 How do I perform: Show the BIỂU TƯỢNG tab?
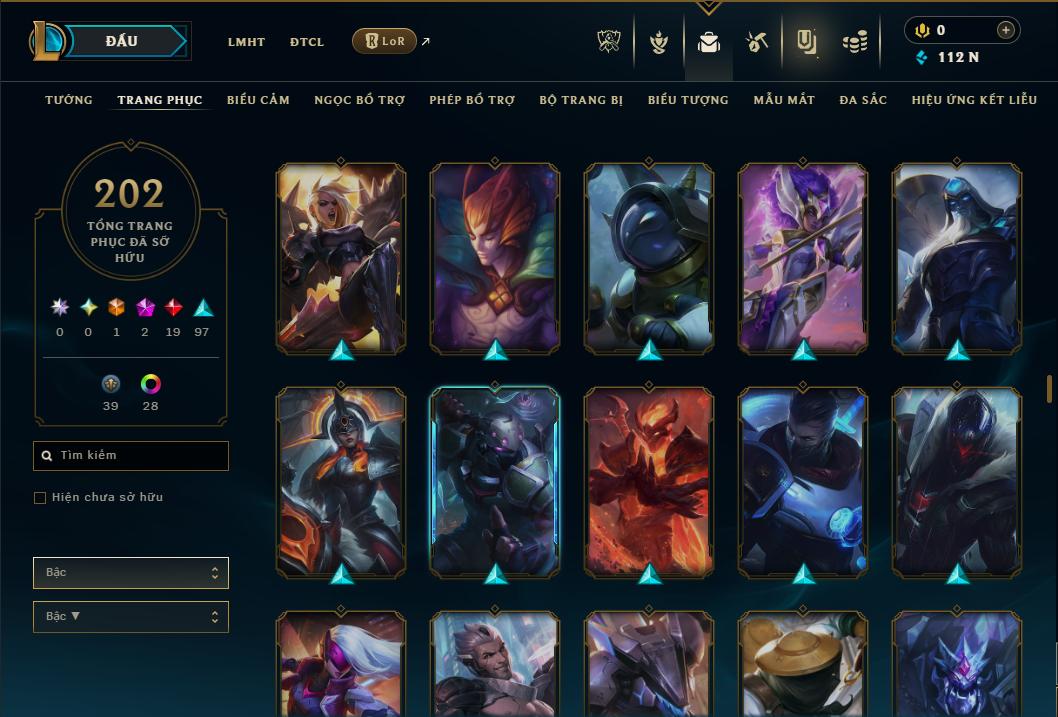(688, 100)
